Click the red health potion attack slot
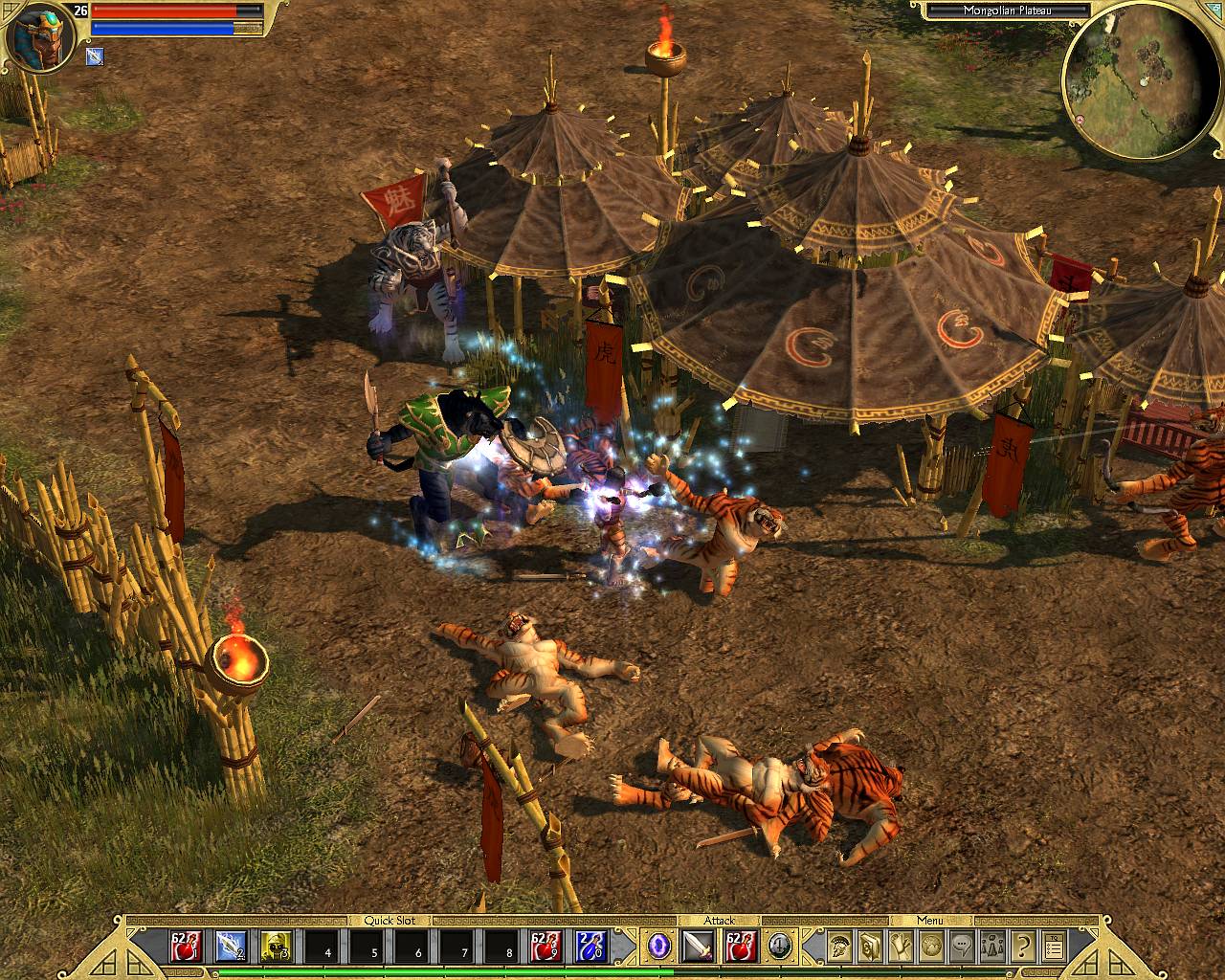 [x=739, y=947]
